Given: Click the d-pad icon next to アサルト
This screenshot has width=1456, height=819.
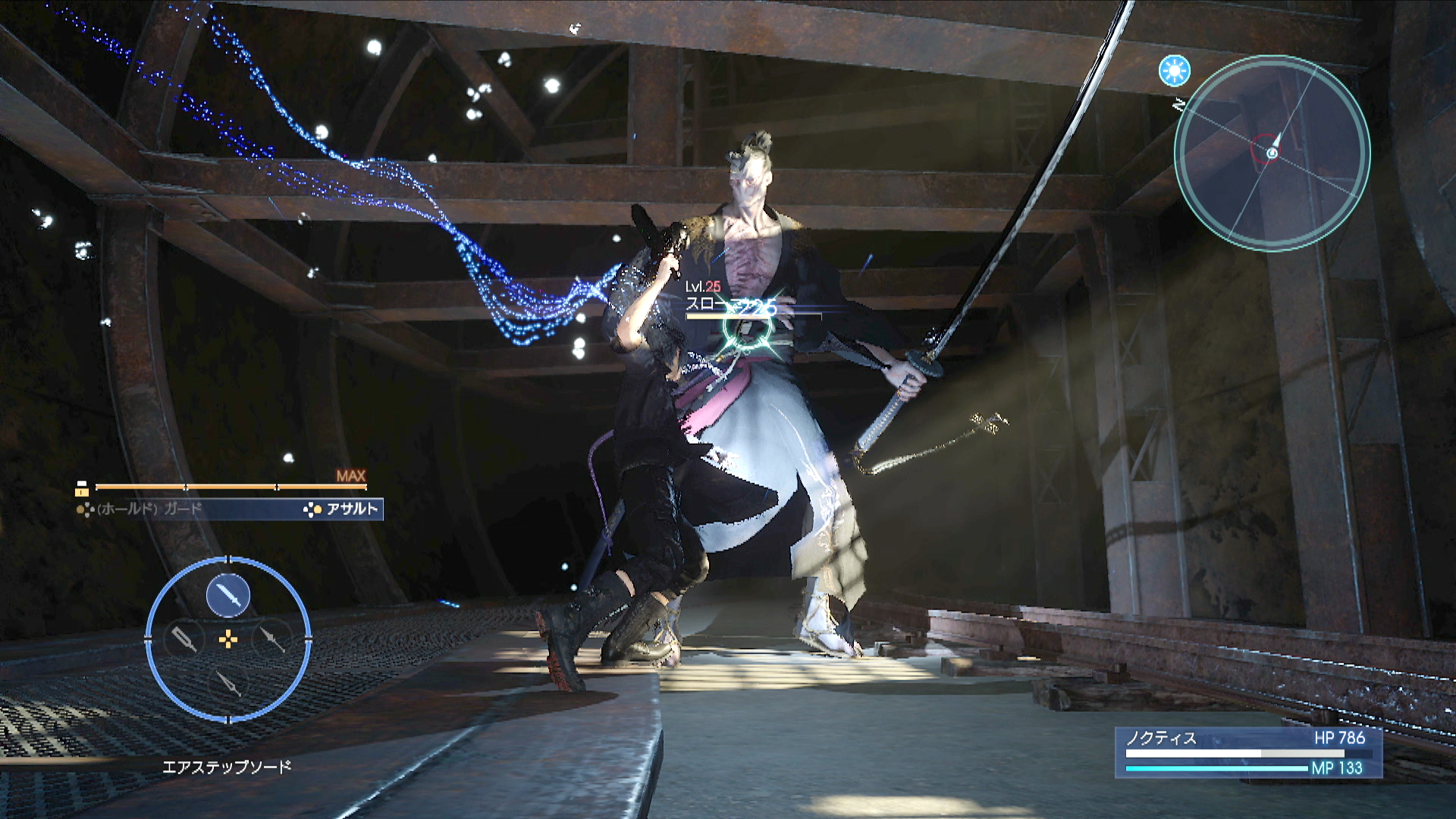Looking at the screenshot, I should coord(313,510).
